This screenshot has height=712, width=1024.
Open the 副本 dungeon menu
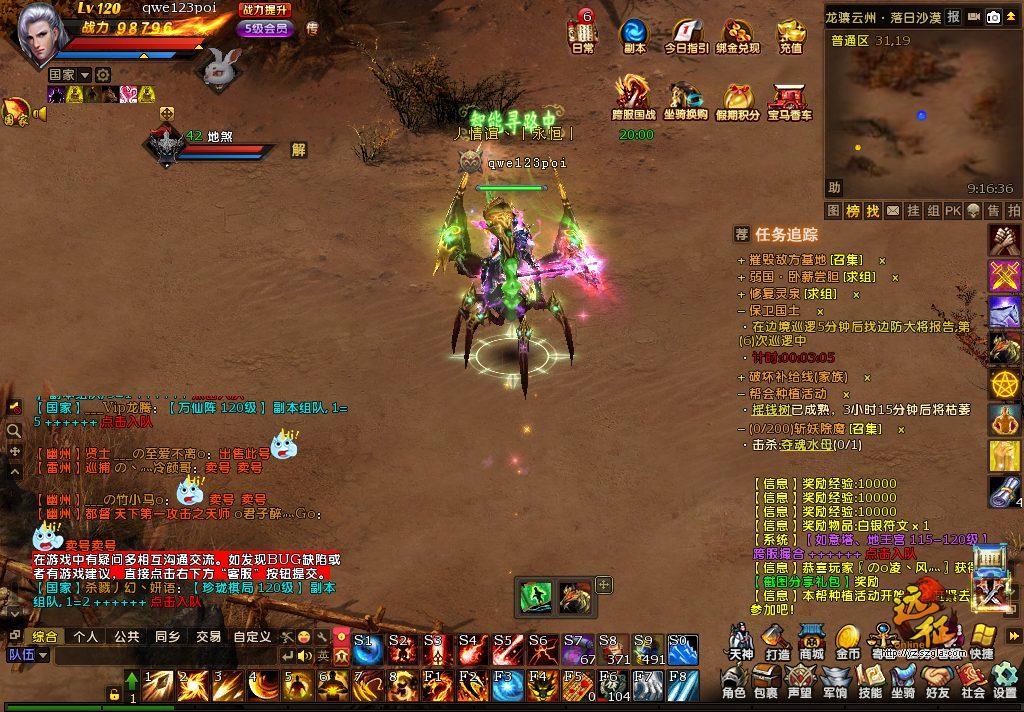pyautogui.click(x=634, y=34)
